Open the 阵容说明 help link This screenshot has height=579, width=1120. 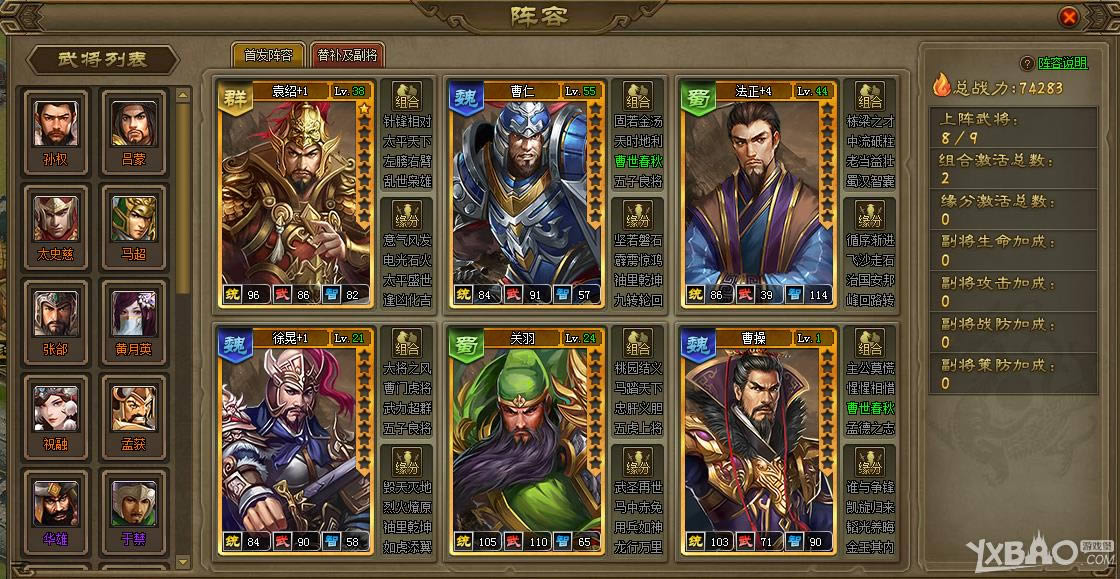pos(1063,62)
